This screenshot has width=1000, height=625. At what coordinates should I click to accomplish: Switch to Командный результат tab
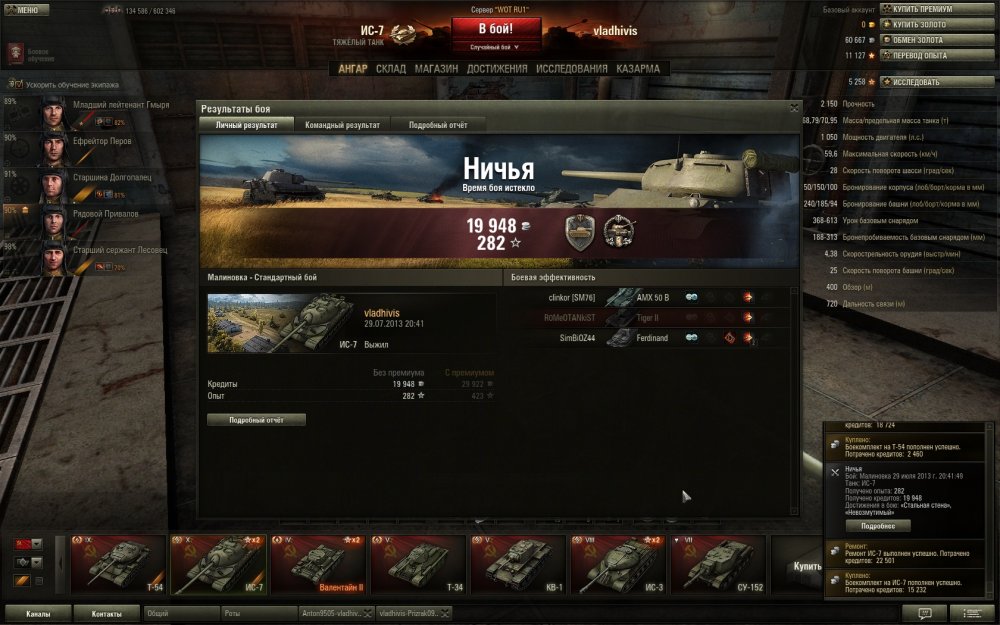point(343,125)
